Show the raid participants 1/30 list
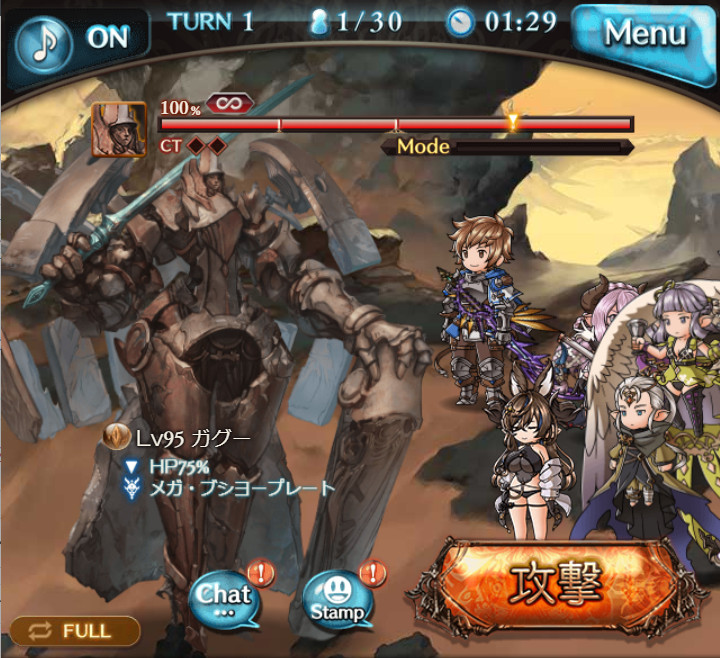720x658 pixels. coord(360,22)
